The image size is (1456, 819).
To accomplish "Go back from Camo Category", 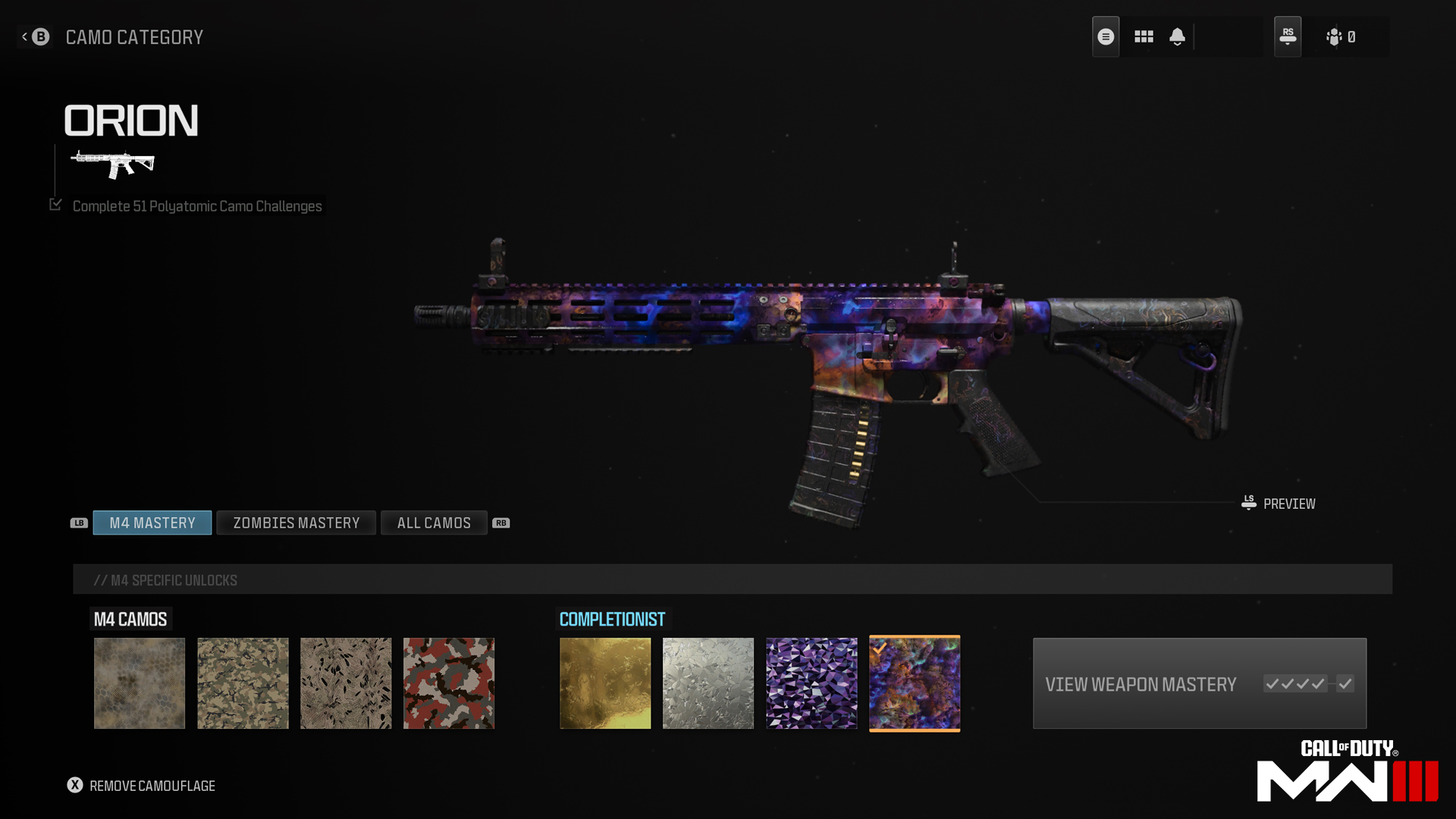I will 35,36.
